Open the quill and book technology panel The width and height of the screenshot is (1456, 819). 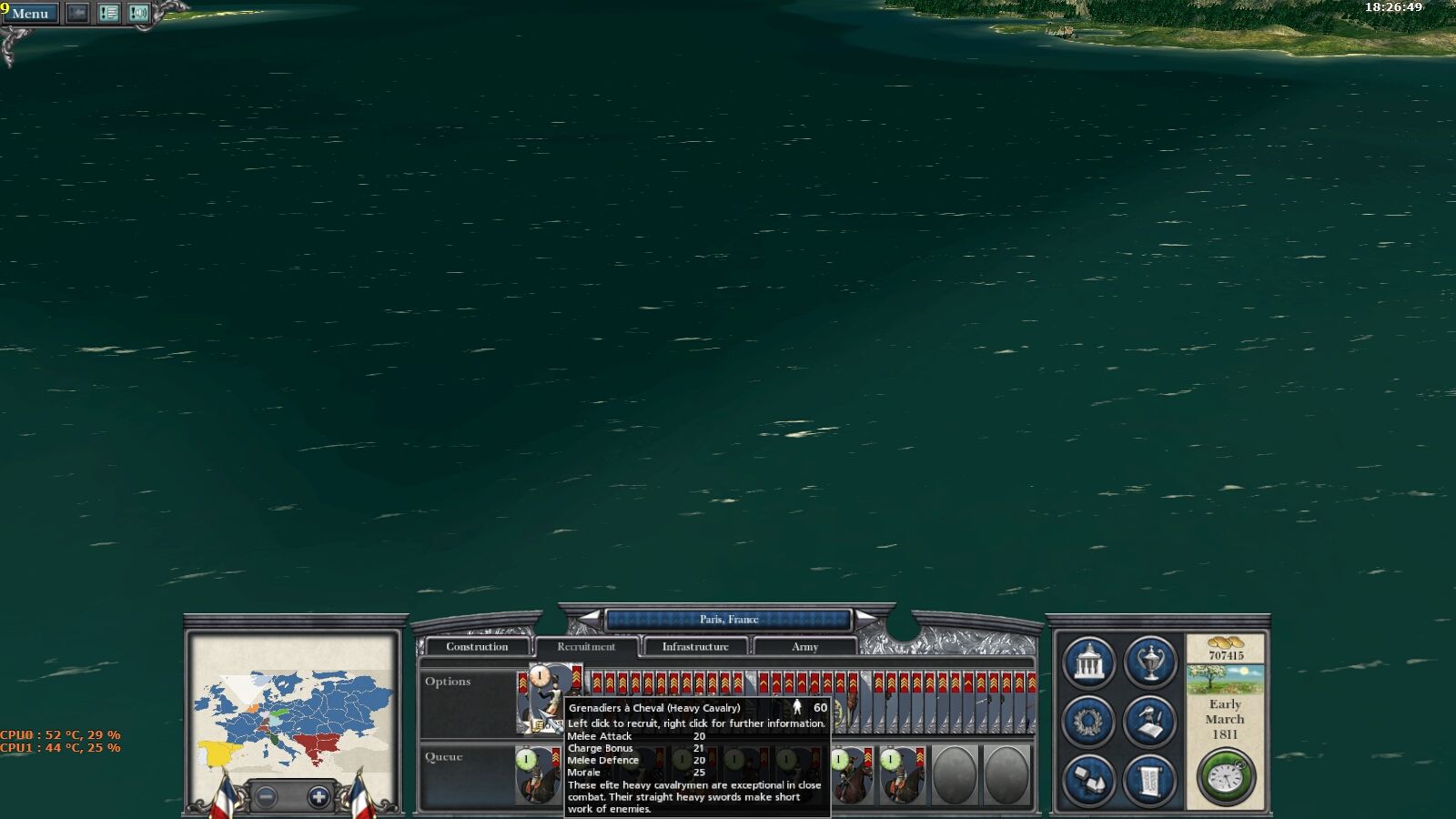1150,721
